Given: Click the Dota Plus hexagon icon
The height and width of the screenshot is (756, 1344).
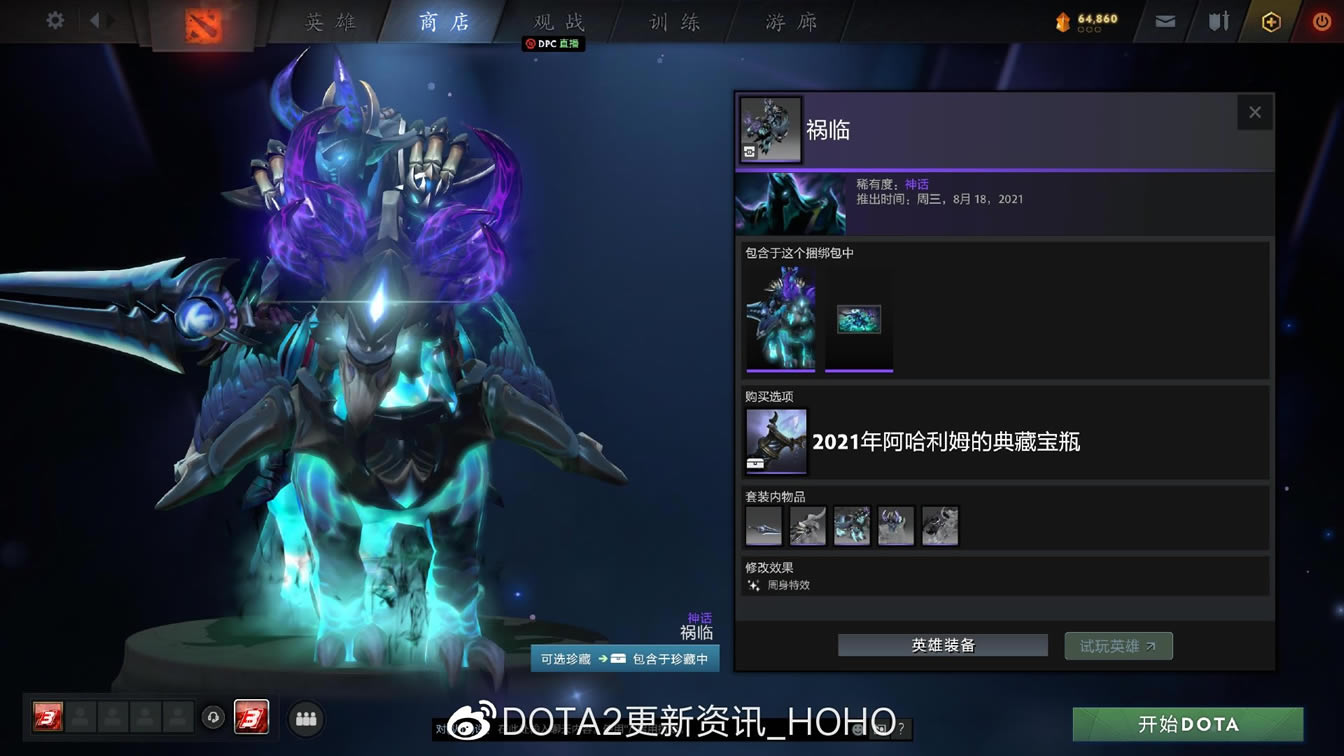Looking at the screenshot, I should 1271,20.
